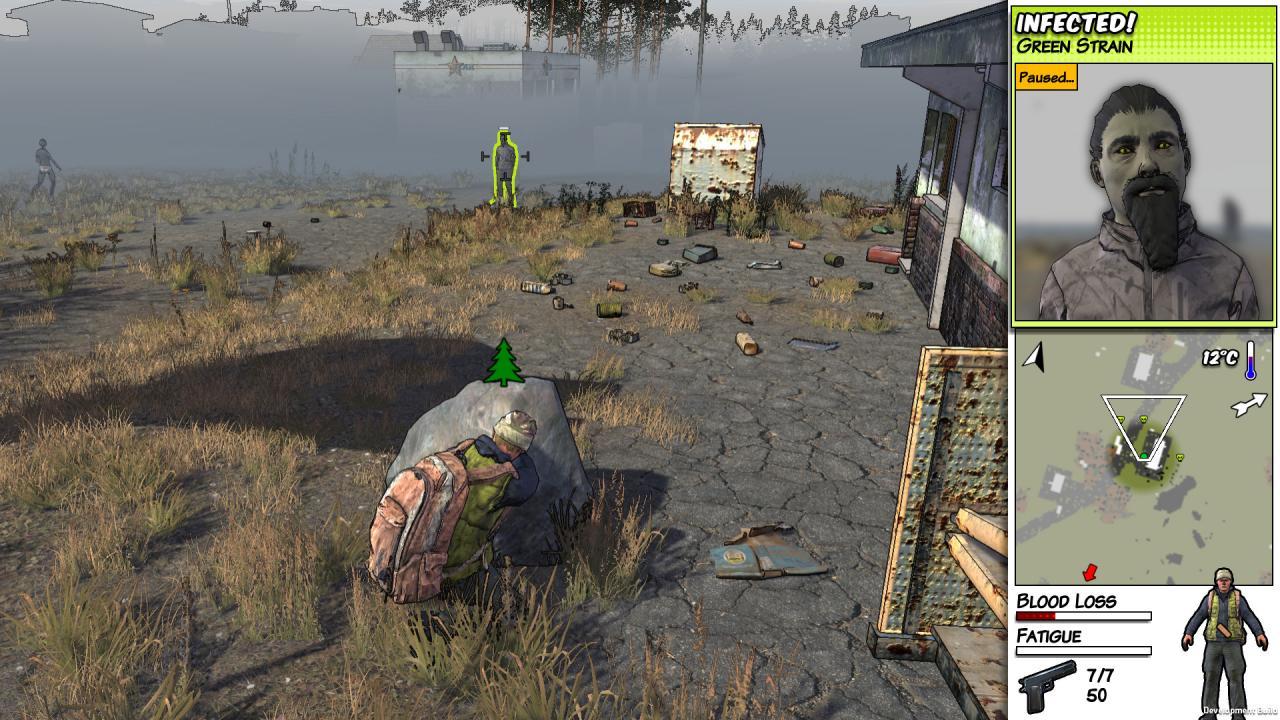Select the wind direction arrow beside the minimap

pos(1249,404)
